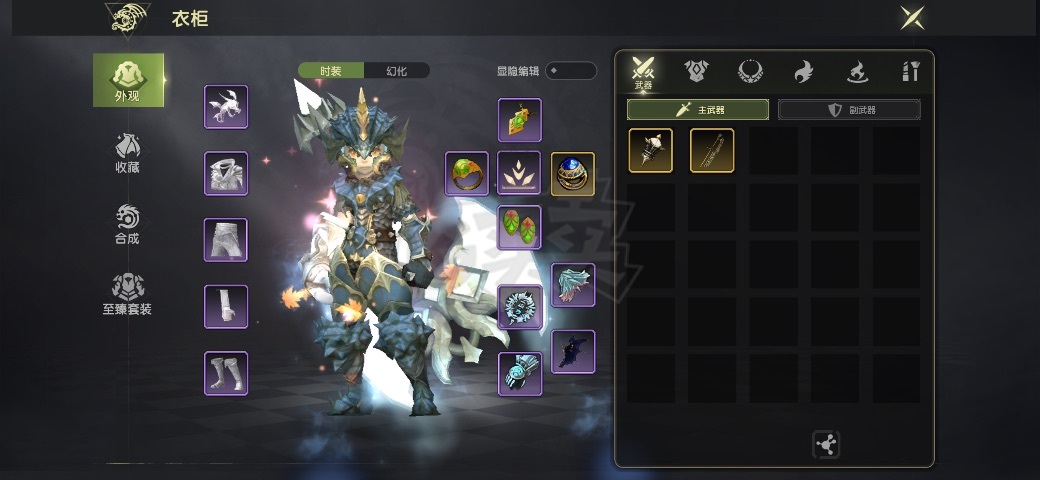Select the mace weapon item slot
This screenshot has height=480, width=1040.
coord(650,151)
